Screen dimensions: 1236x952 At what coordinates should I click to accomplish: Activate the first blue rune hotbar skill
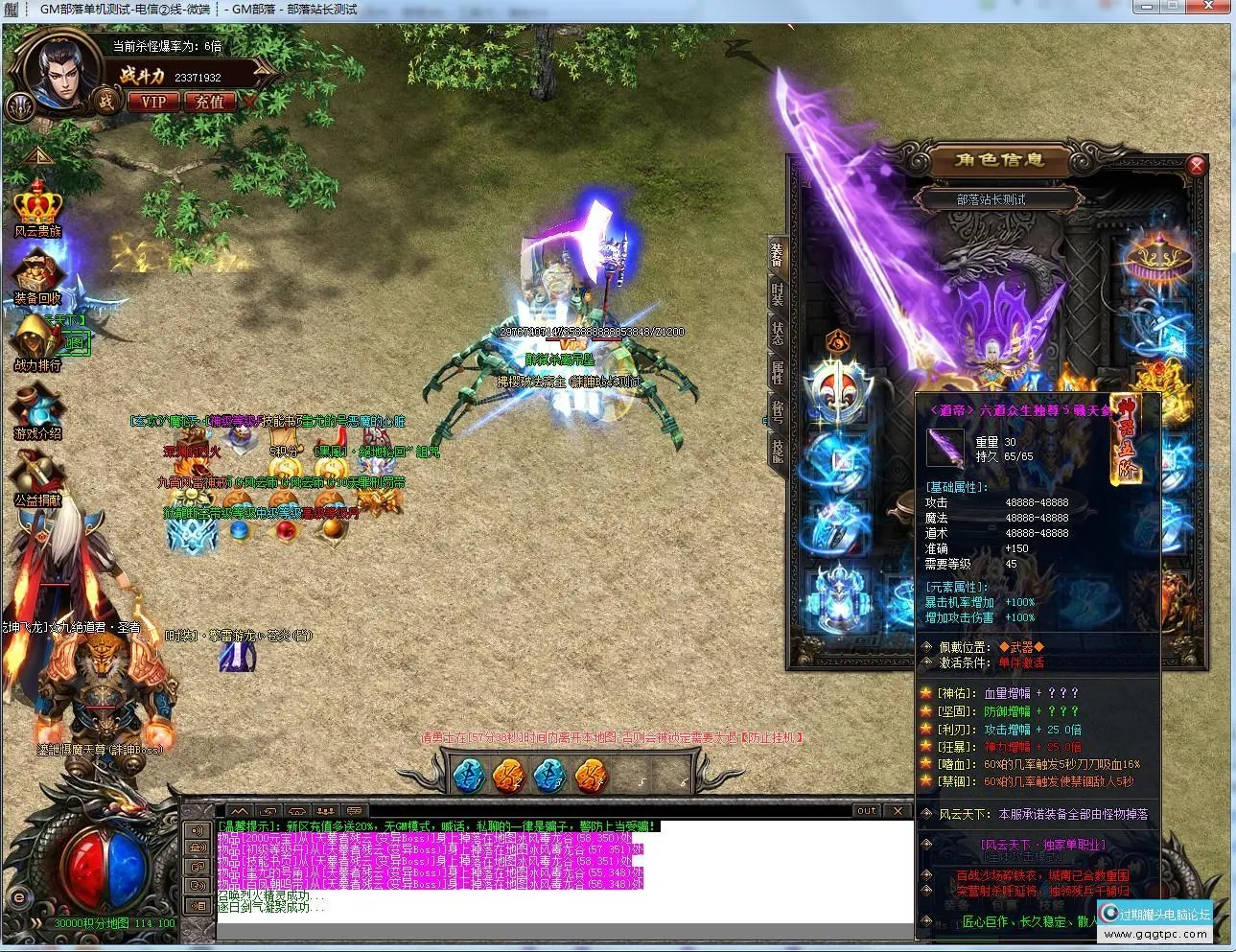point(468,775)
